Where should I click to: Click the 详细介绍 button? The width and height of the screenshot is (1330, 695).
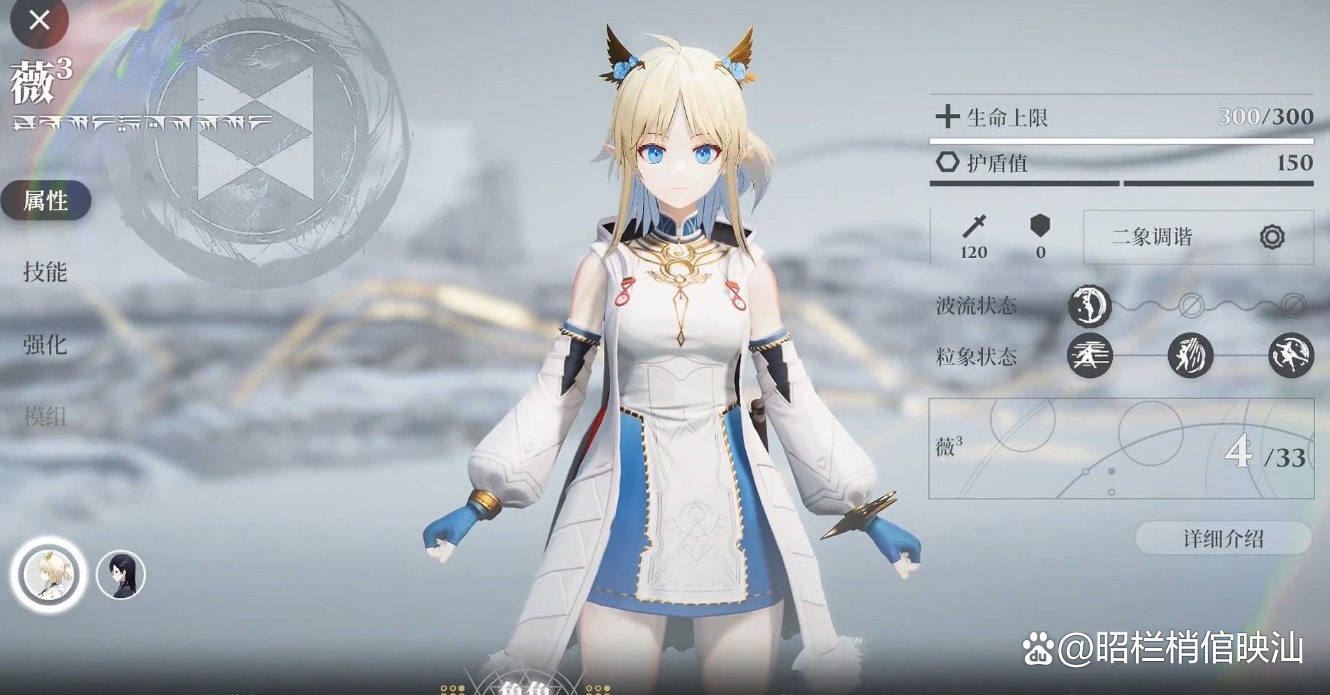click(1223, 538)
